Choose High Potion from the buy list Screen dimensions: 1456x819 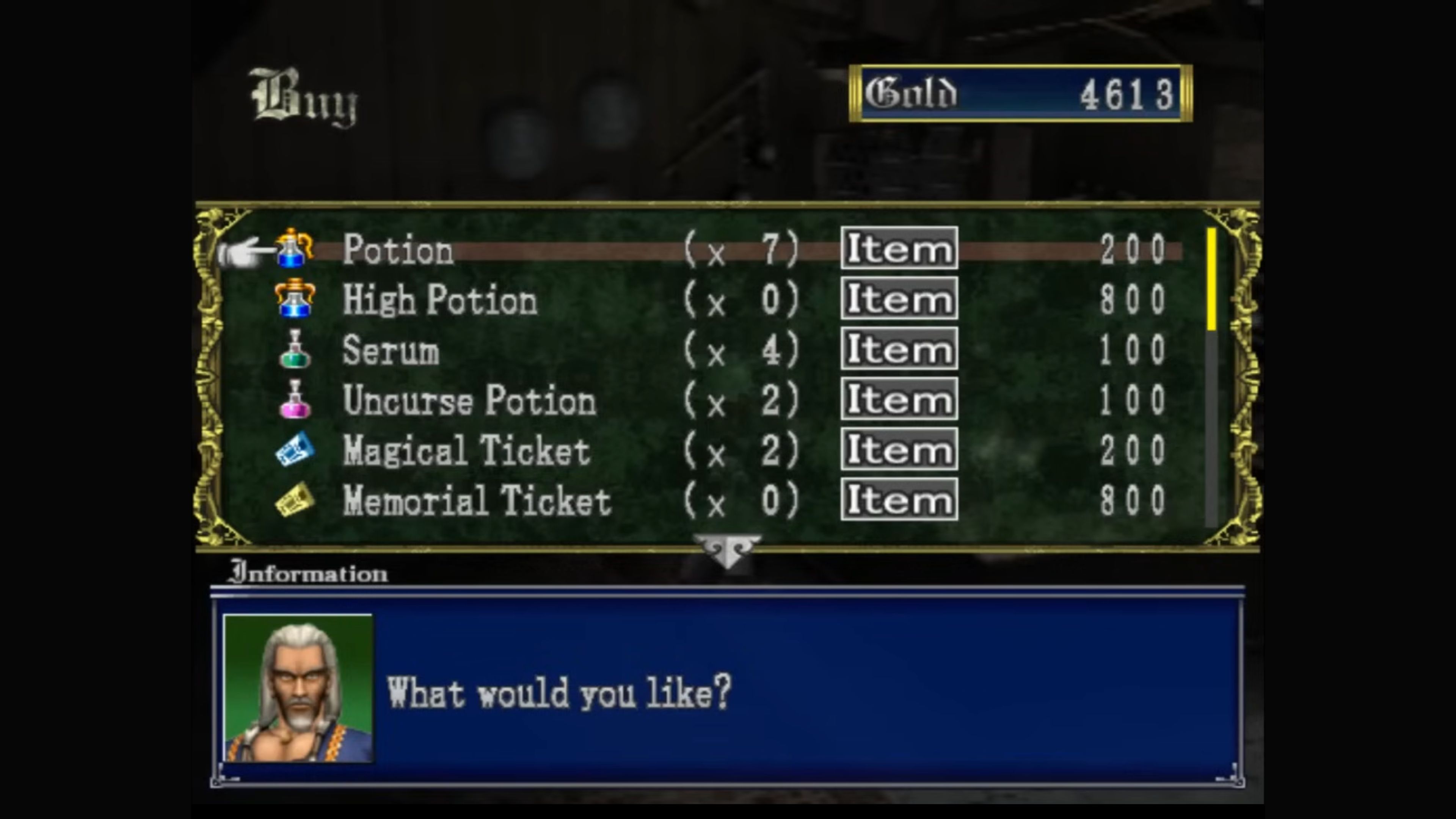click(x=440, y=300)
